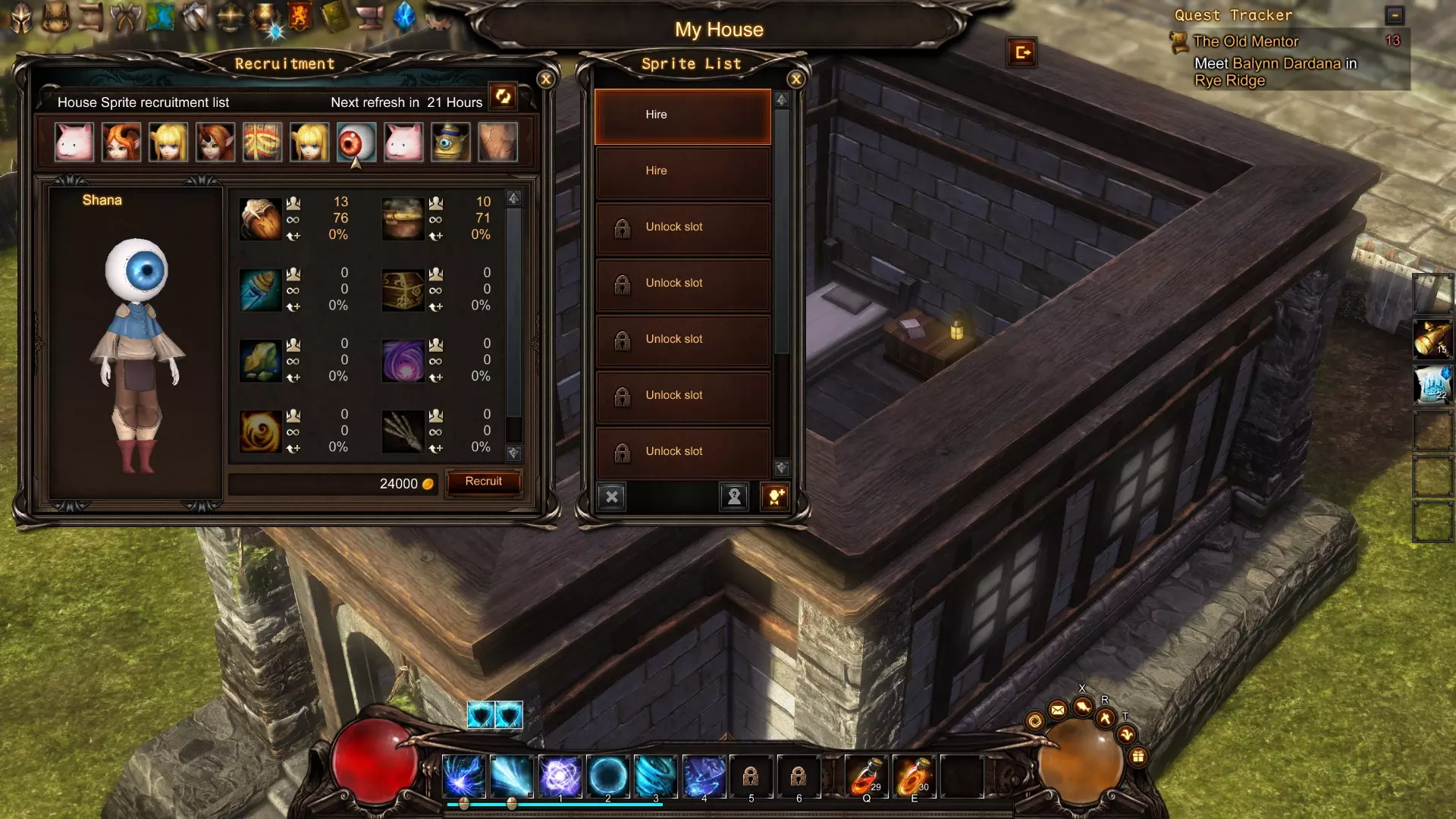Open the world map icon

(160, 17)
